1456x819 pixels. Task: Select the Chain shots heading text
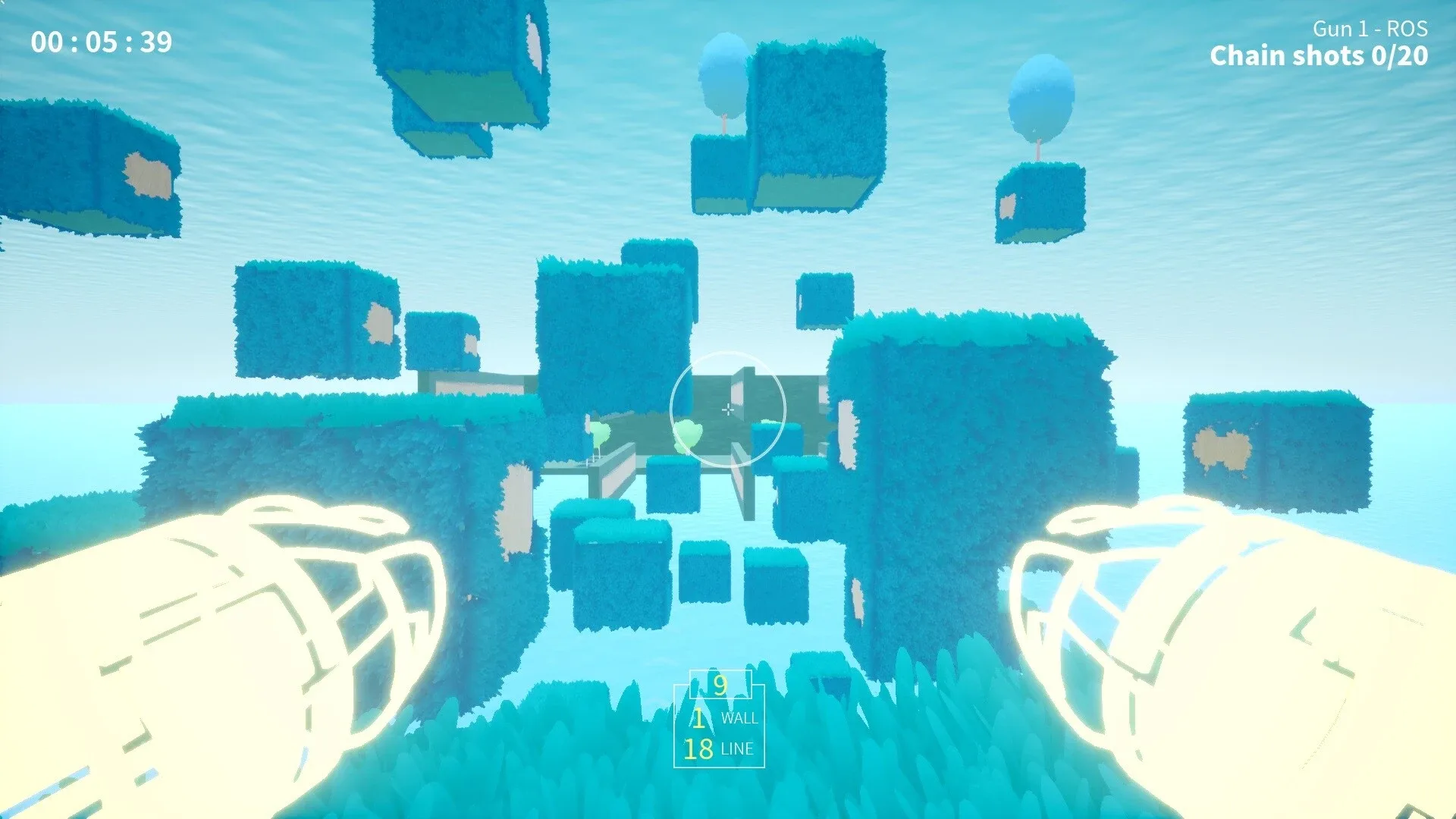point(1289,55)
